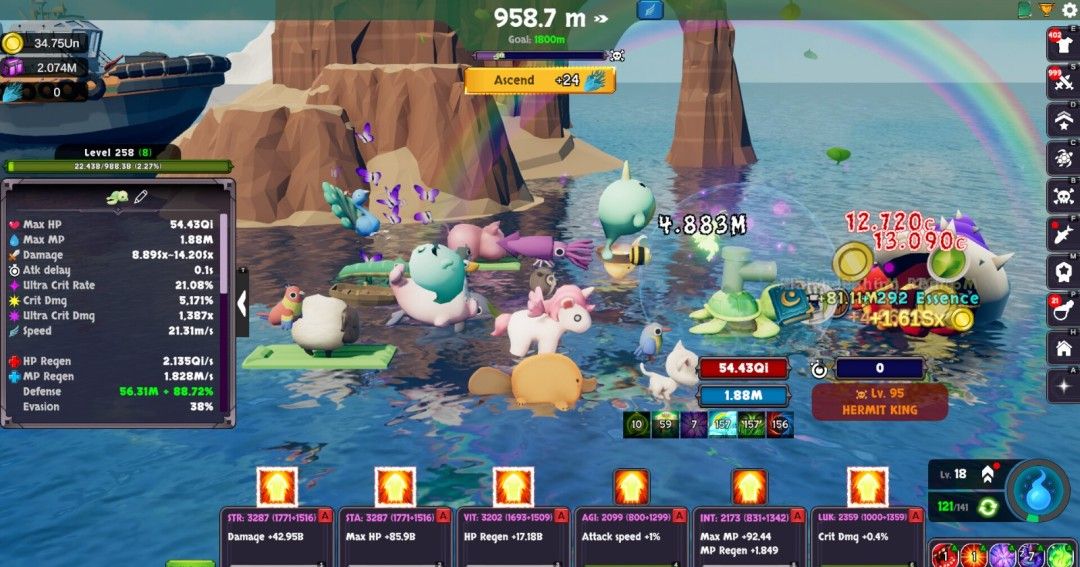The image size is (1080, 567).
Task: Open the shirt equipment menu
Action: (1062, 46)
